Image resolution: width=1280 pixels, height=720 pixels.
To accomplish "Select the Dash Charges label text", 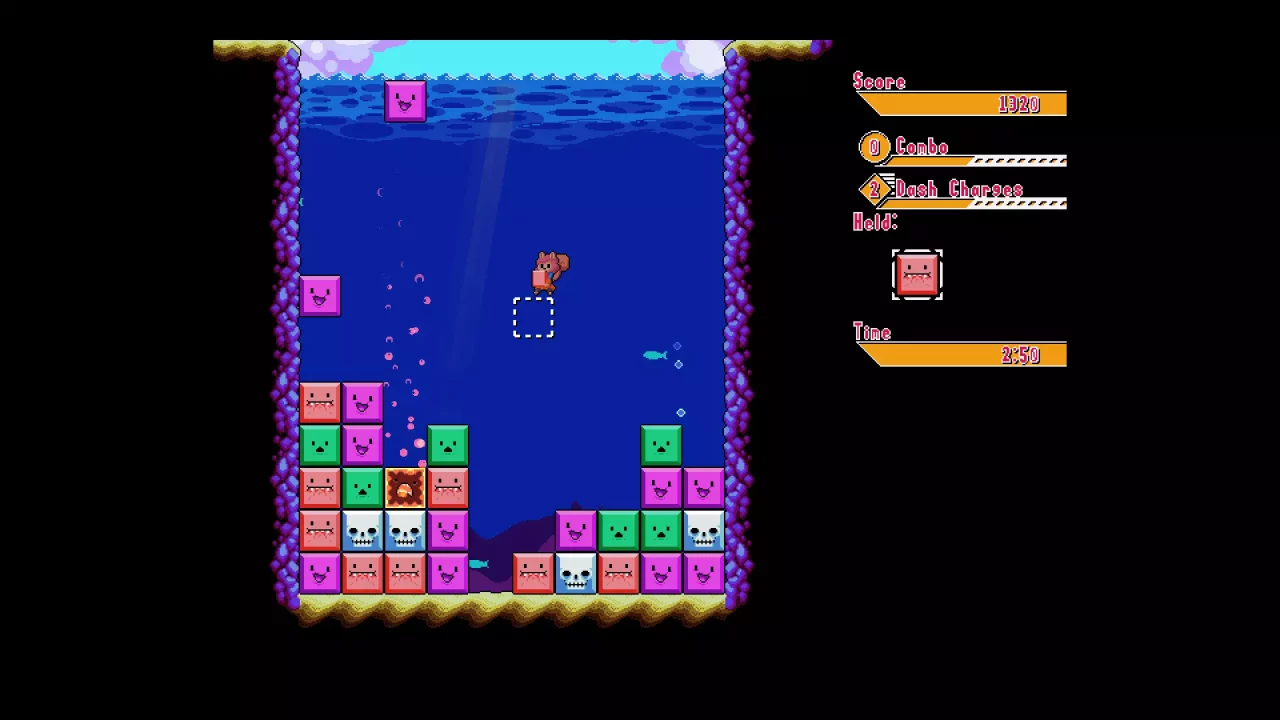I will (x=959, y=190).
